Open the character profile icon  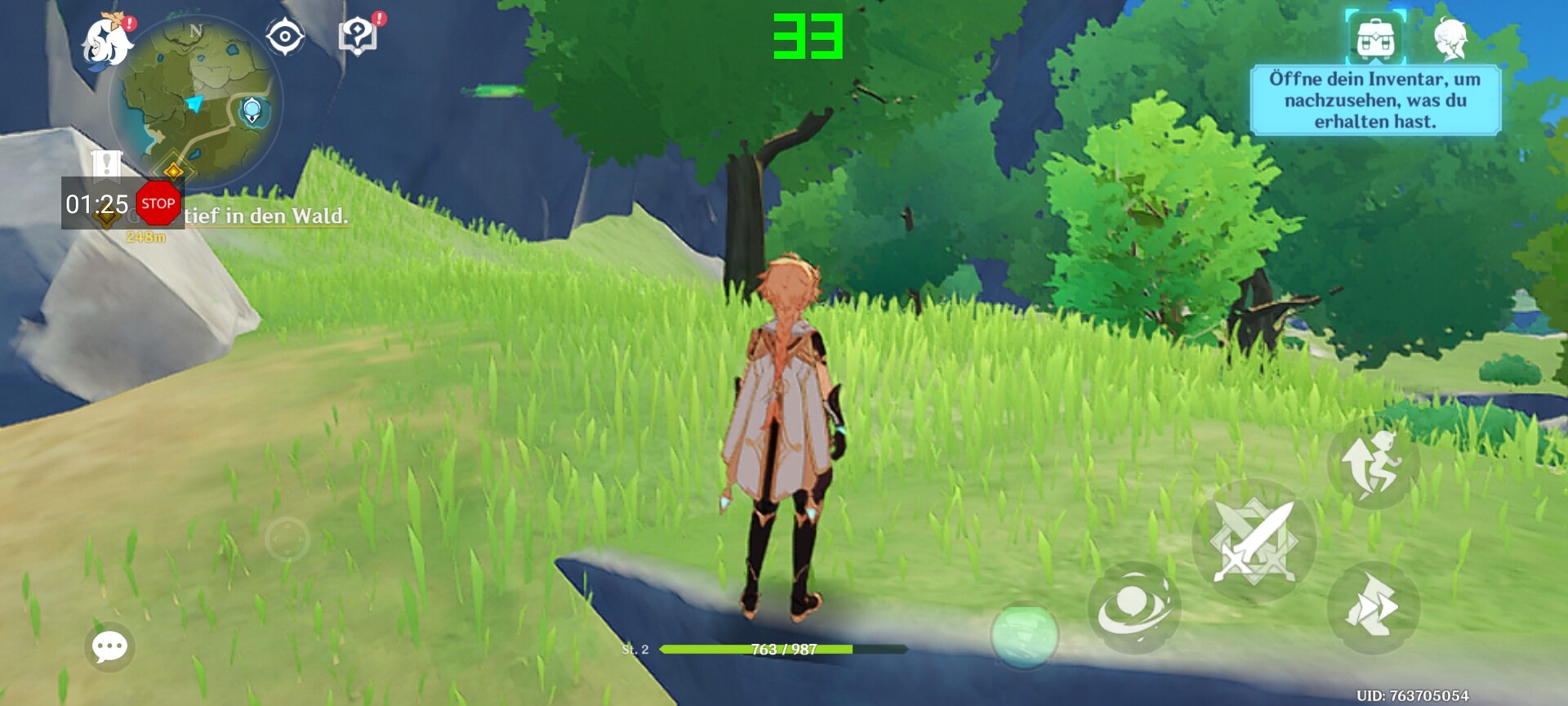click(1450, 38)
